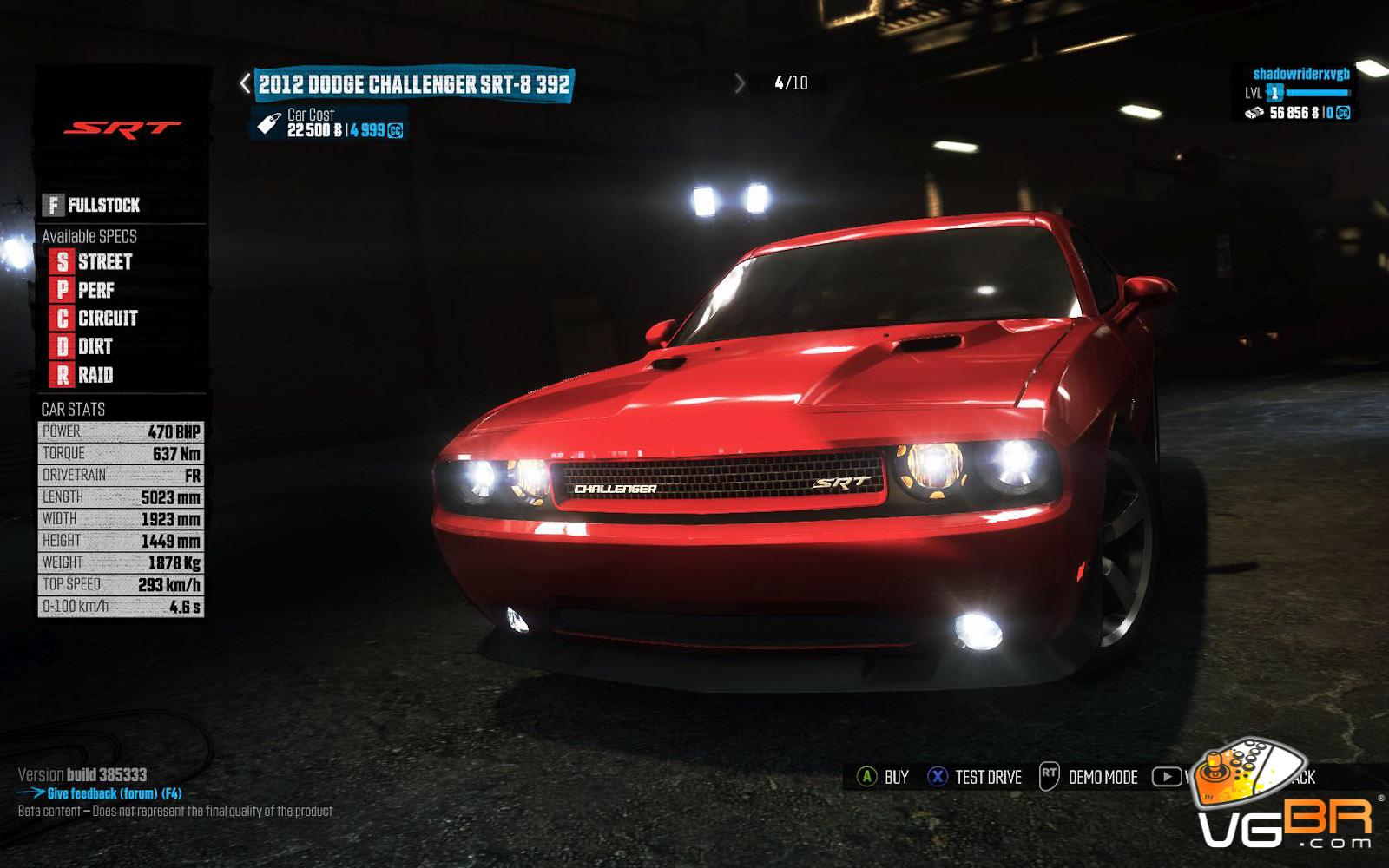This screenshot has height=868, width=1389.
Task: Open the shadowriderxvgb player profile
Action: 1300,75
